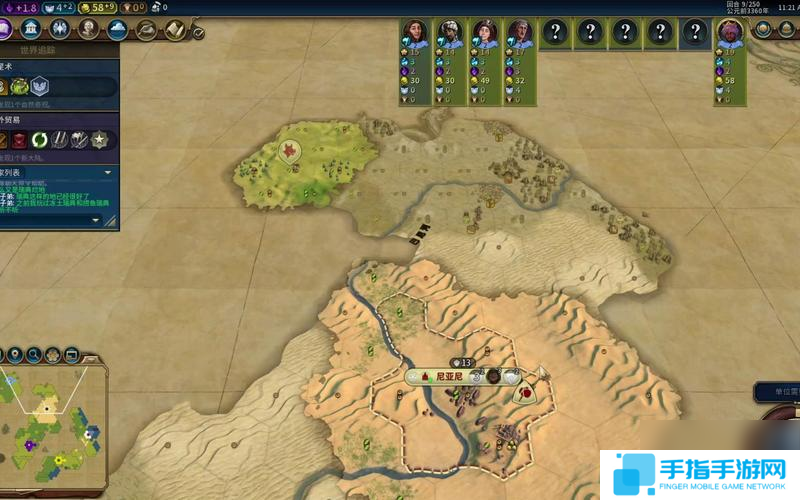This screenshot has width=800, height=500.
Task: Open the scroll-icon top bar button
Action: pos(177,30)
